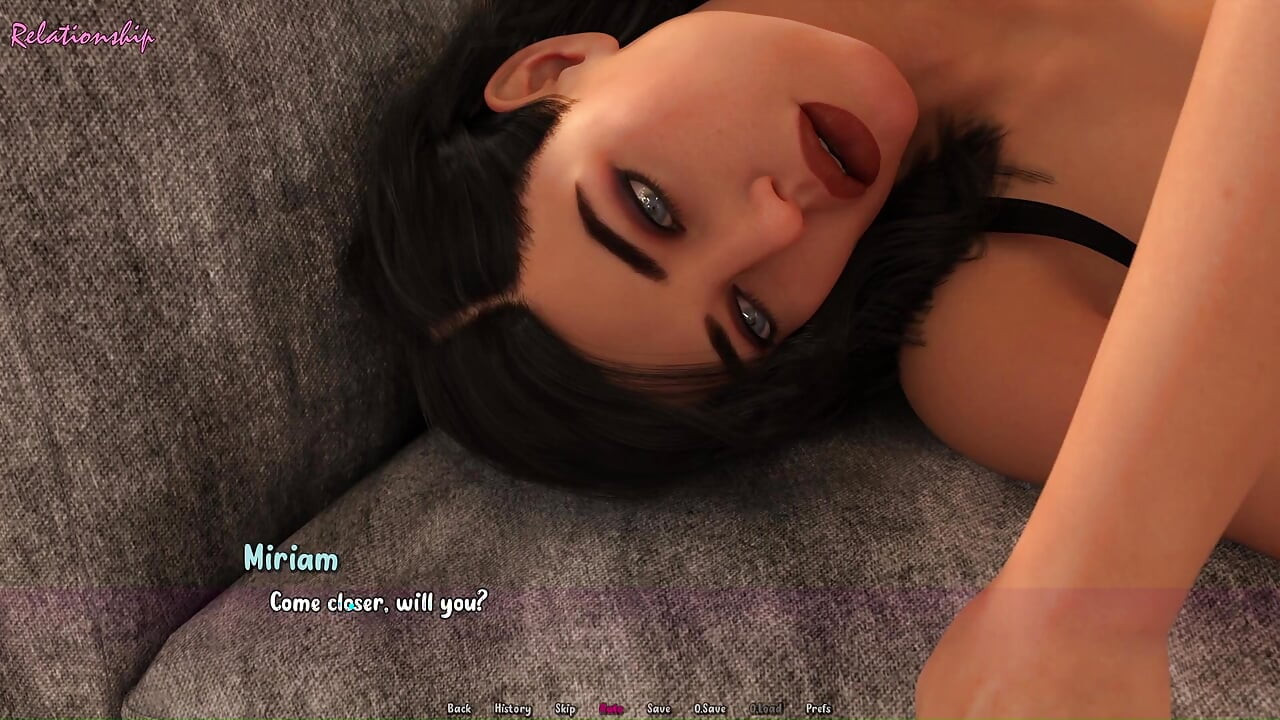Click the pink highlighted Auto indicator
The height and width of the screenshot is (720, 1280).
(x=610, y=708)
